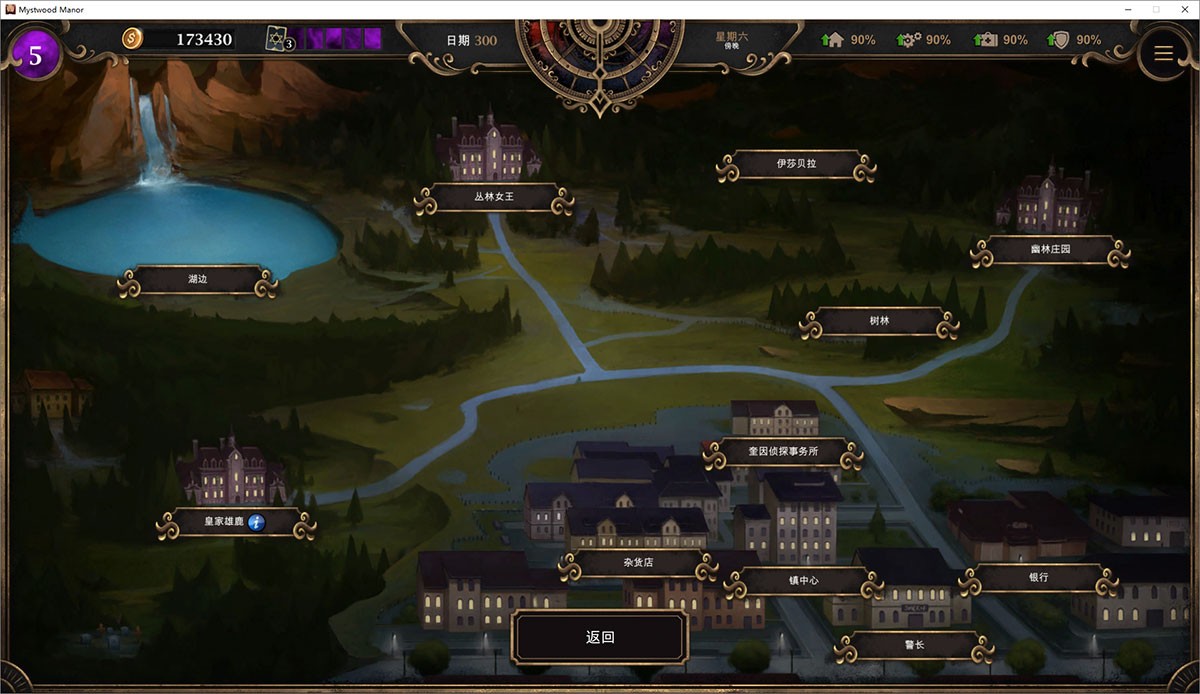
Task: Go to the 湖边 location
Action: pos(196,281)
